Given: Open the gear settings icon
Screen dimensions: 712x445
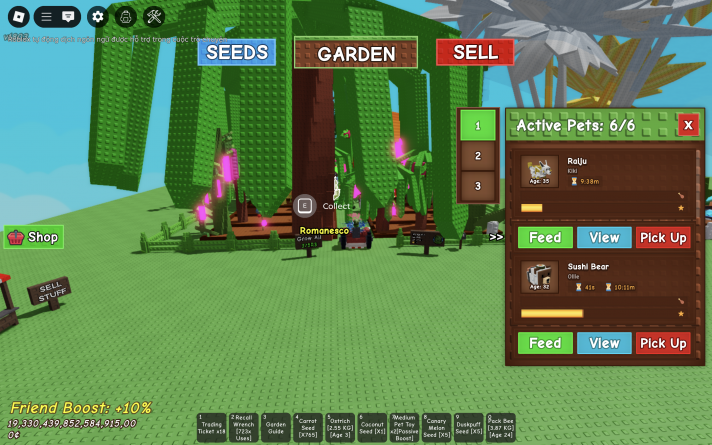Looking at the screenshot, I should 97,16.
